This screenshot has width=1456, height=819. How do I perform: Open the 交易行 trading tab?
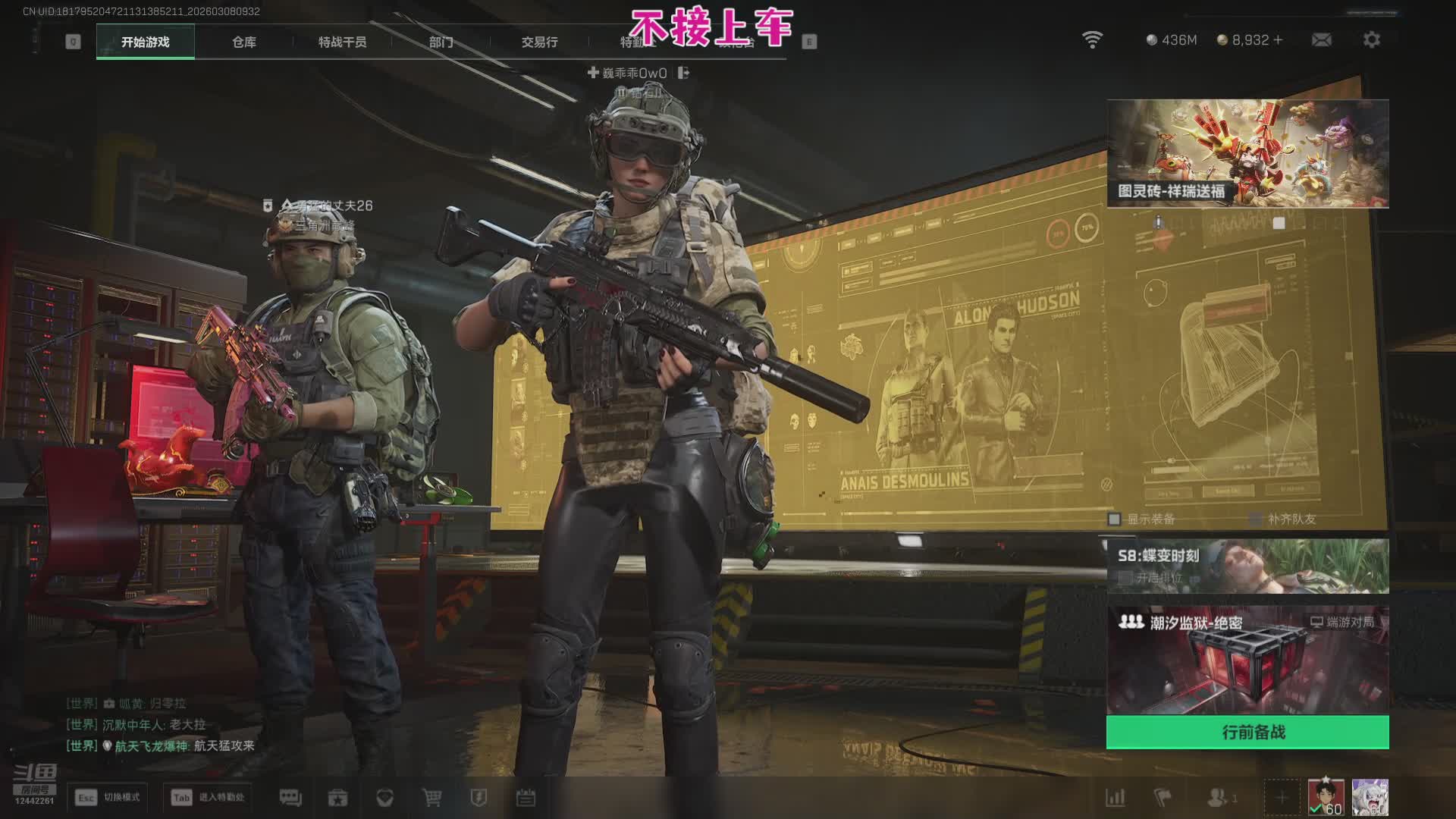click(x=539, y=42)
